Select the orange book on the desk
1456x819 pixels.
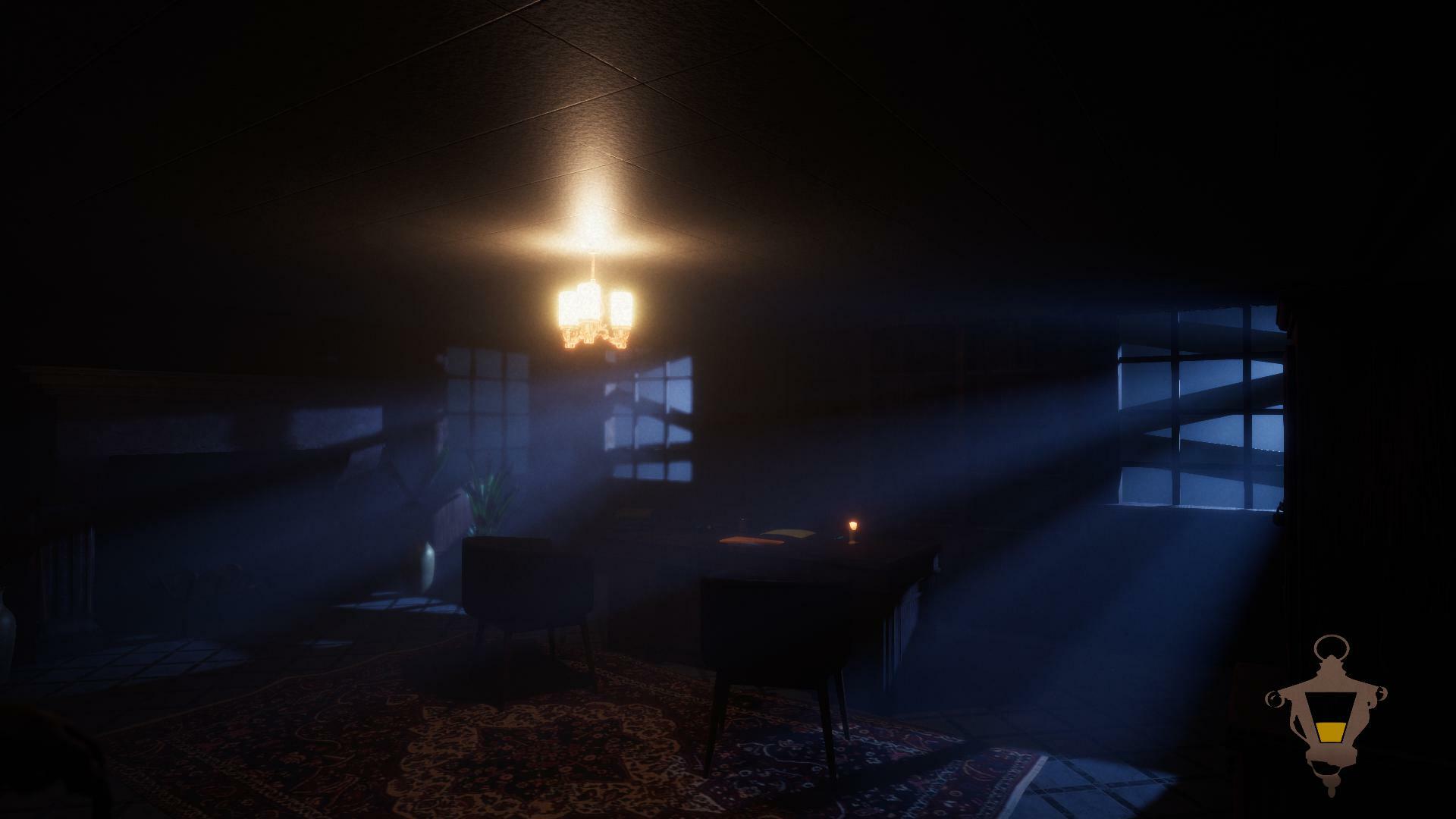[x=748, y=540]
